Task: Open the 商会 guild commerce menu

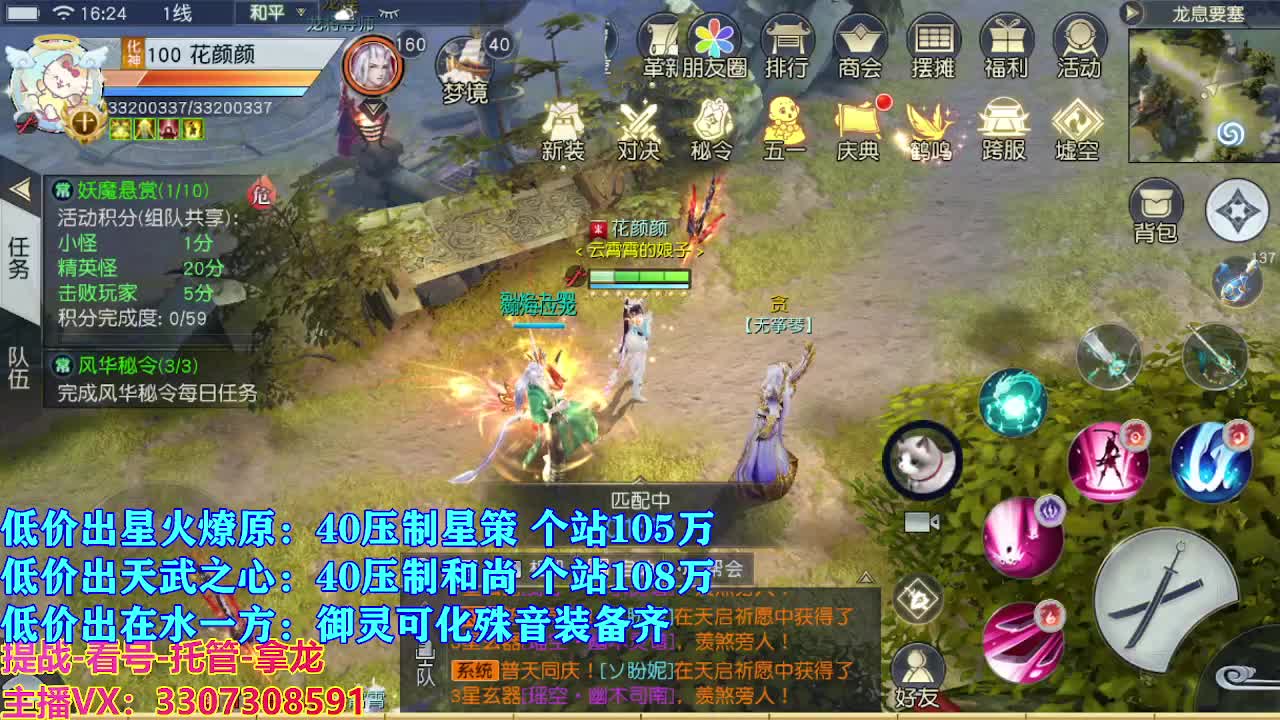Action: pyautogui.click(x=862, y=45)
